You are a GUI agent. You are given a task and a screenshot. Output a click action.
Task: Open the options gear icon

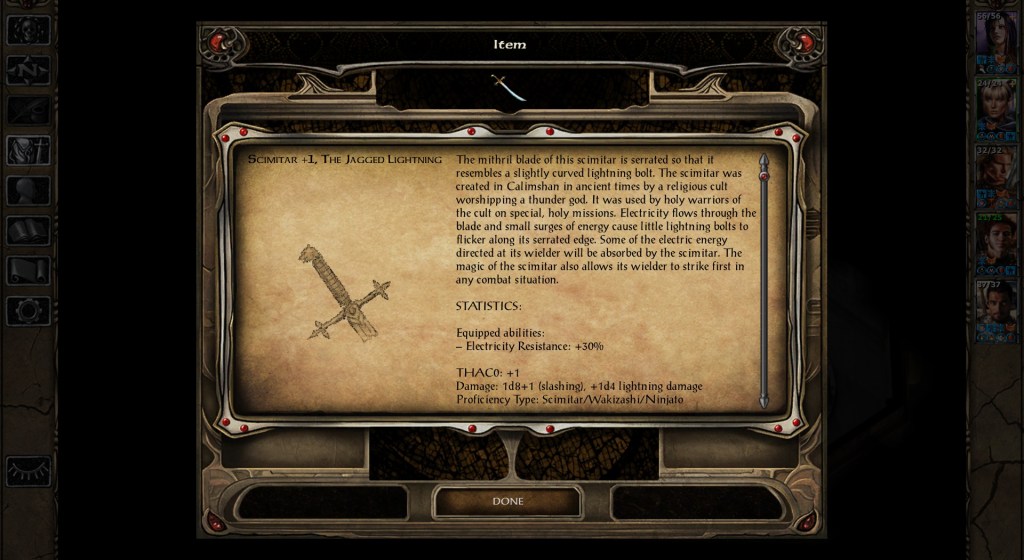28,311
